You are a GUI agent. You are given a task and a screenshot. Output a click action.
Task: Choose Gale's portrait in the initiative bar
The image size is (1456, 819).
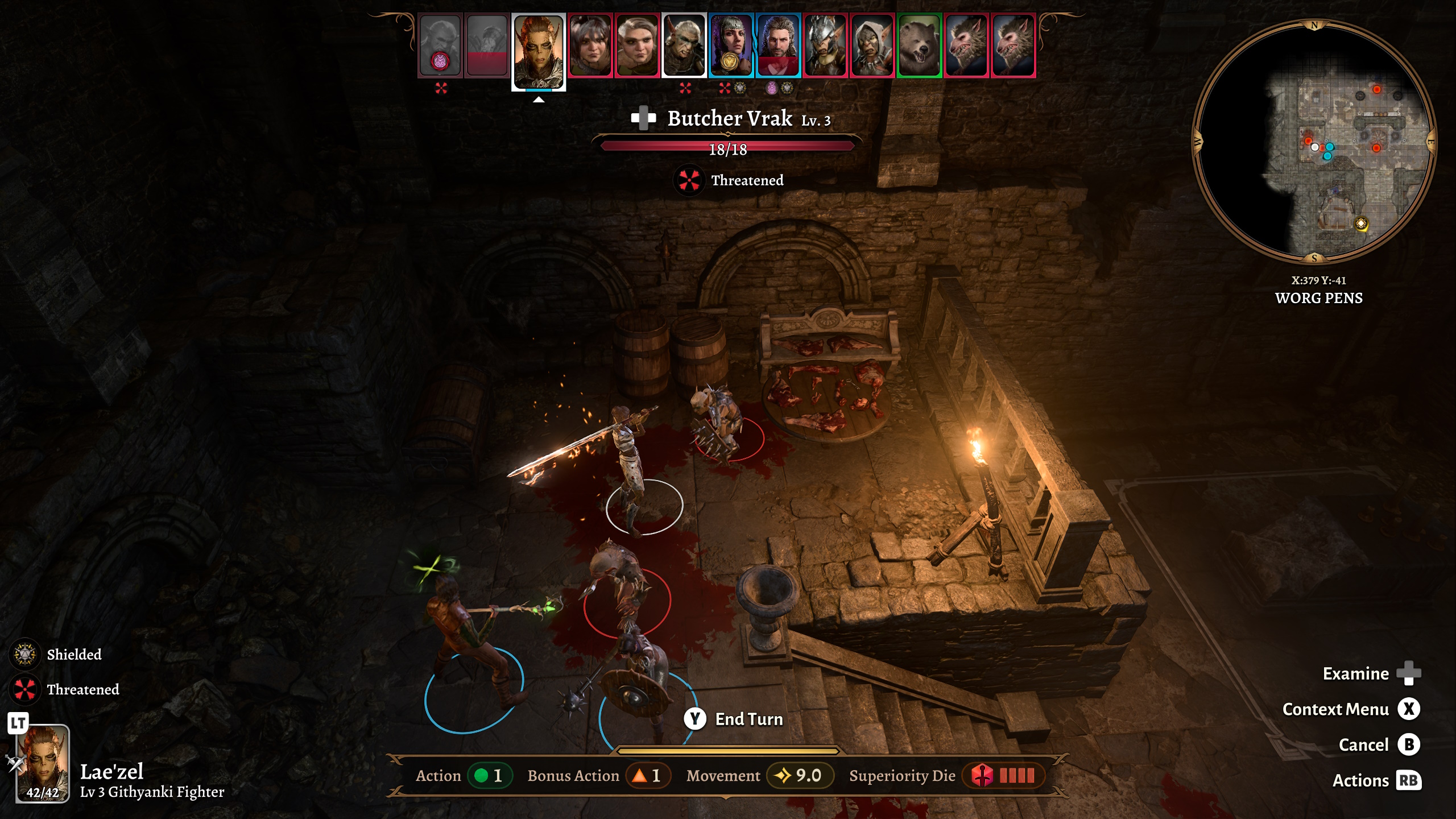pos(778,45)
